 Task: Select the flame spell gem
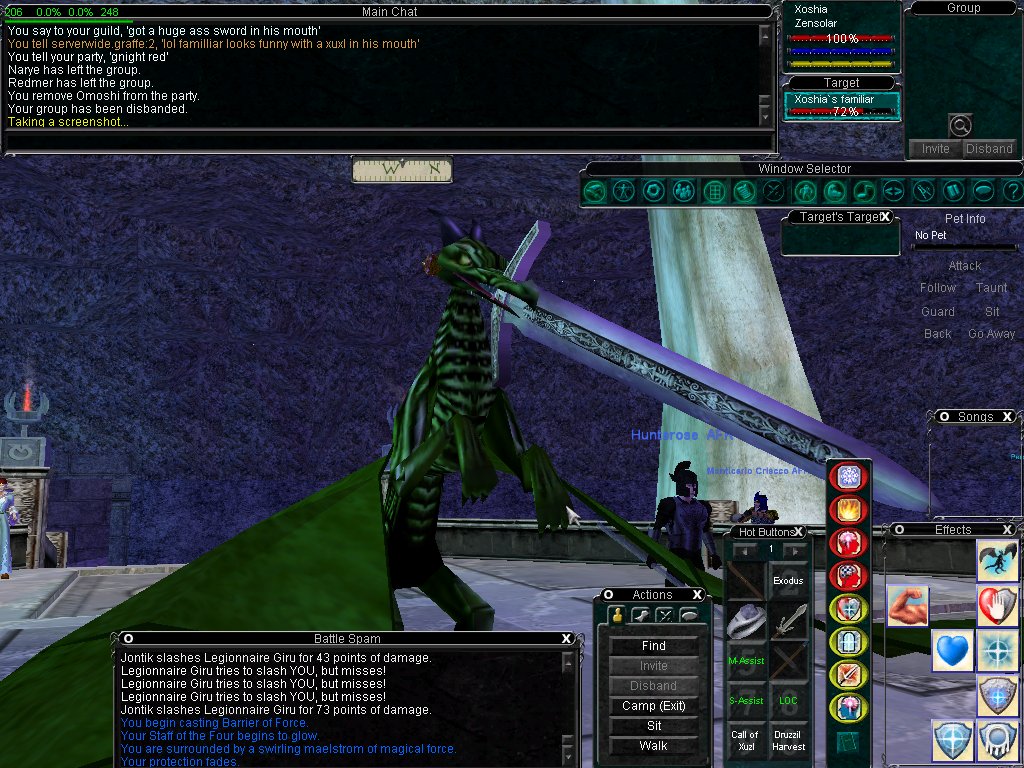(848, 510)
